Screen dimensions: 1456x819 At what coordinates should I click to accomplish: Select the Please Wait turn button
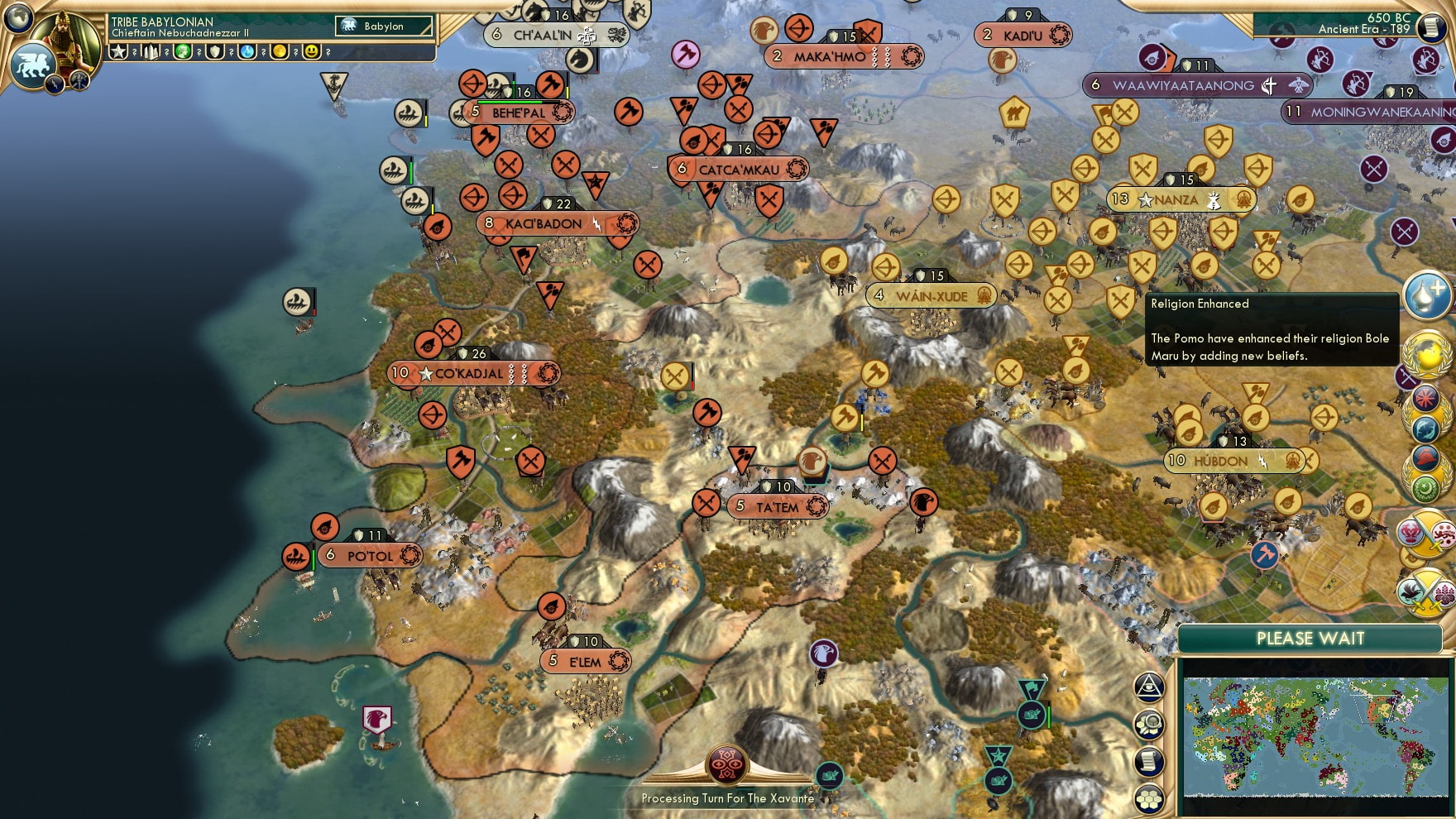pos(1310,639)
